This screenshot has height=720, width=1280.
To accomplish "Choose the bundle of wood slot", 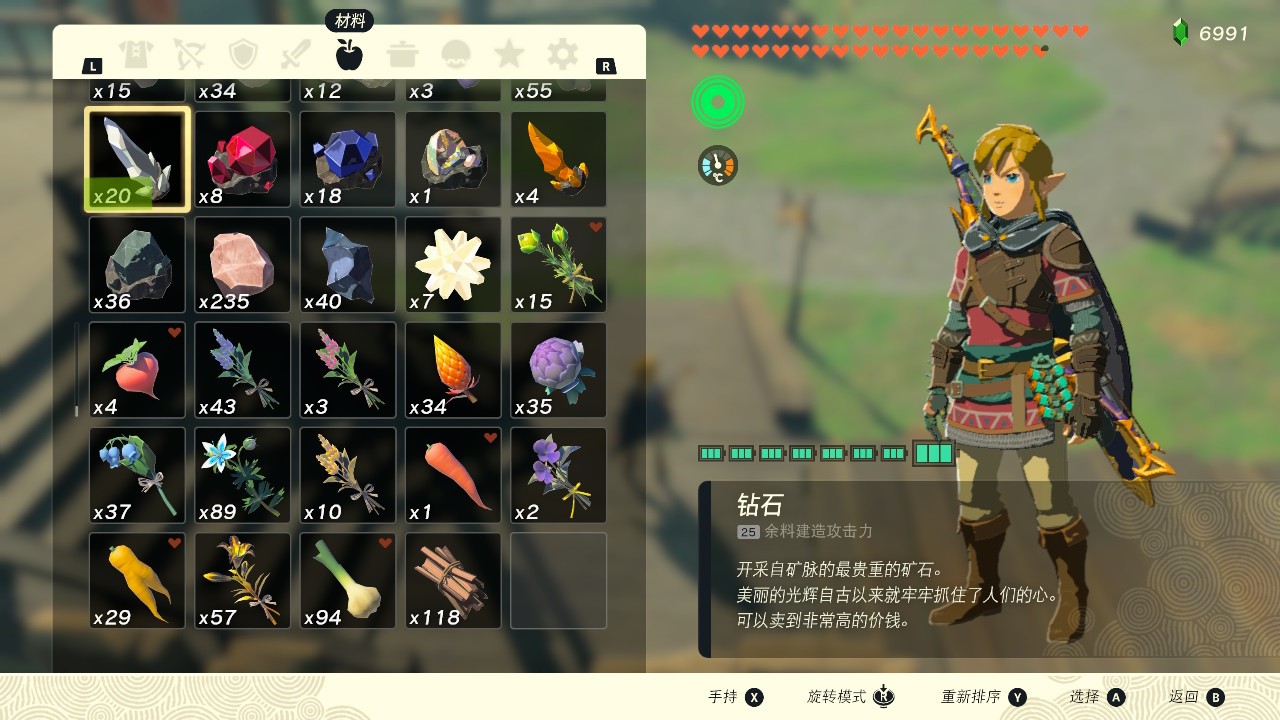I will coord(453,581).
